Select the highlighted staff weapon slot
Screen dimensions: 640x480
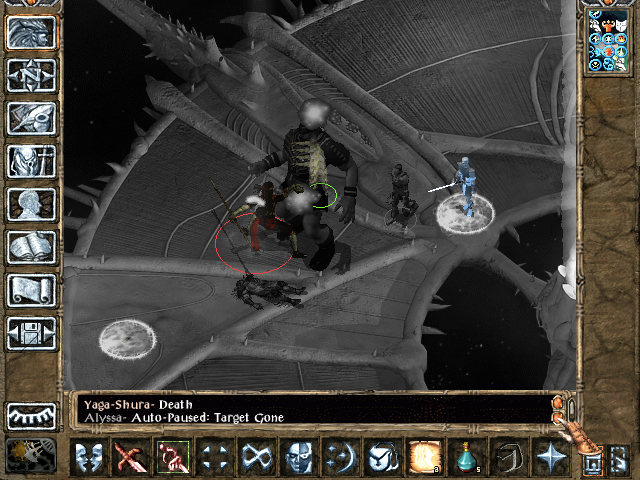point(171,457)
